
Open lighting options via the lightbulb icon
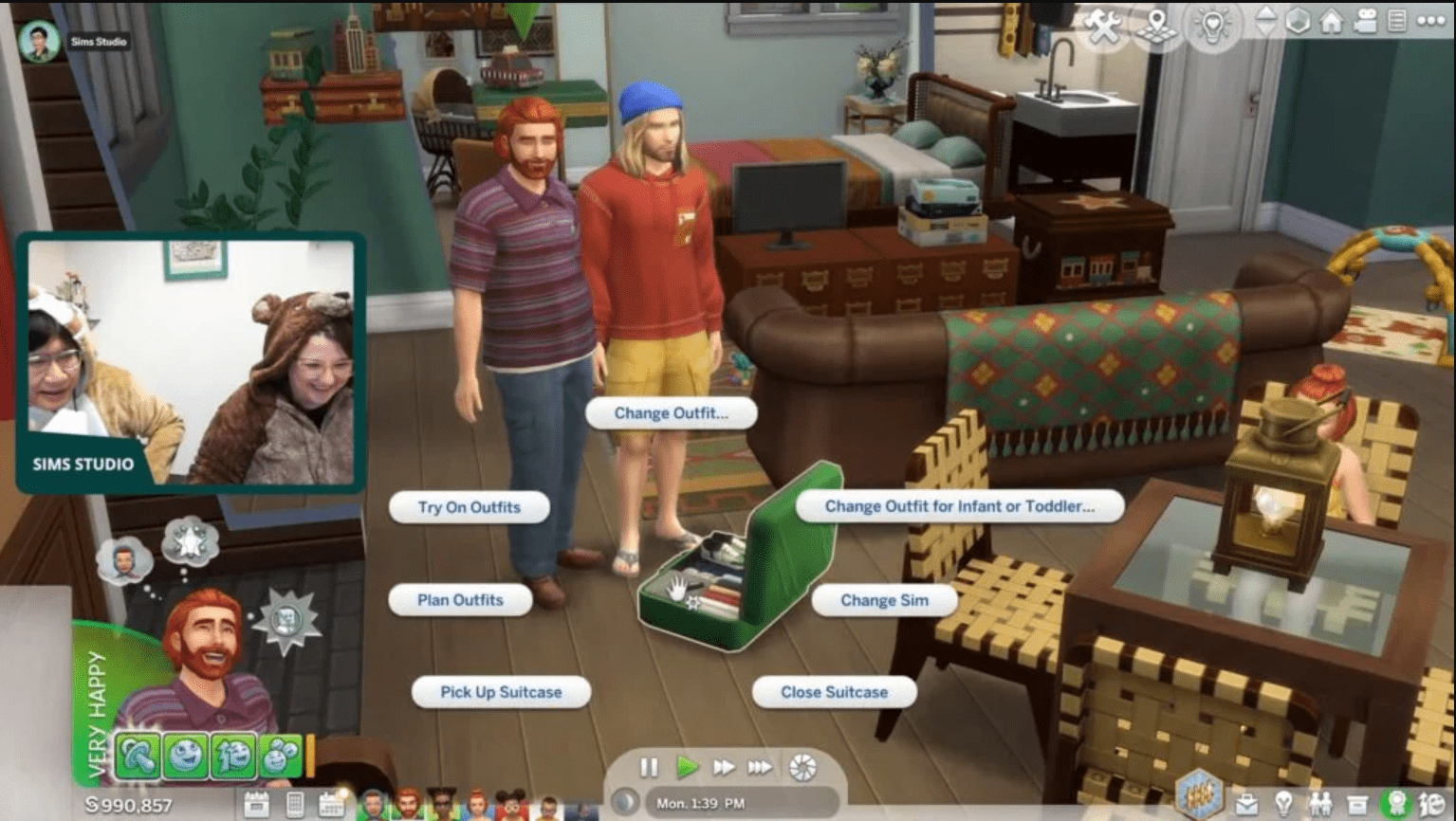(1213, 25)
